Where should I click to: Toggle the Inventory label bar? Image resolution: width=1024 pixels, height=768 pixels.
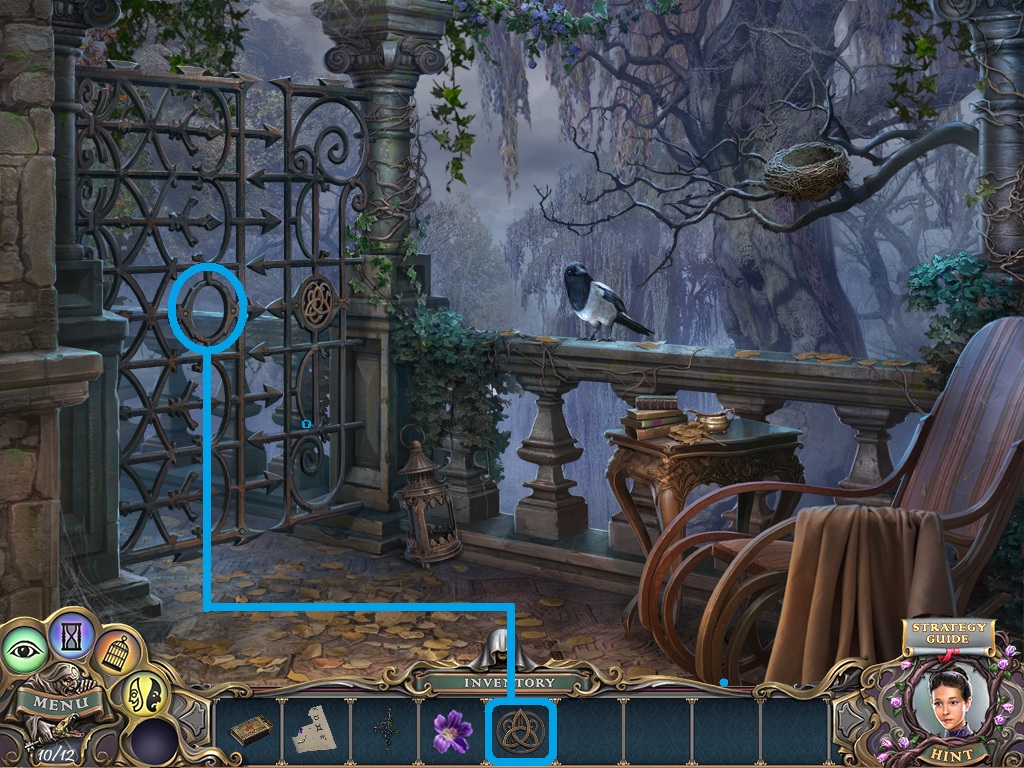click(509, 682)
